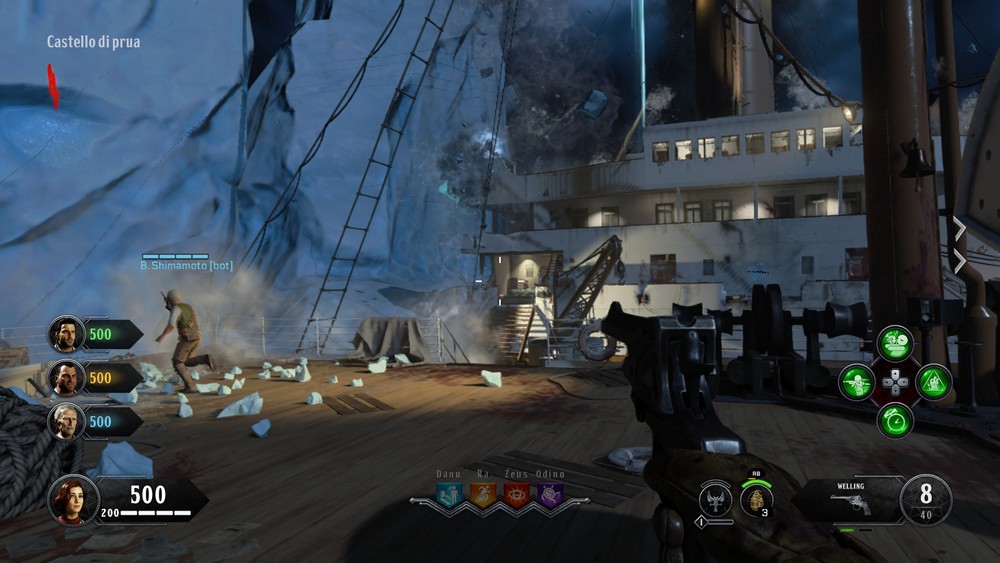
Task: Activate the top green elixir icon
Action: [x=895, y=343]
